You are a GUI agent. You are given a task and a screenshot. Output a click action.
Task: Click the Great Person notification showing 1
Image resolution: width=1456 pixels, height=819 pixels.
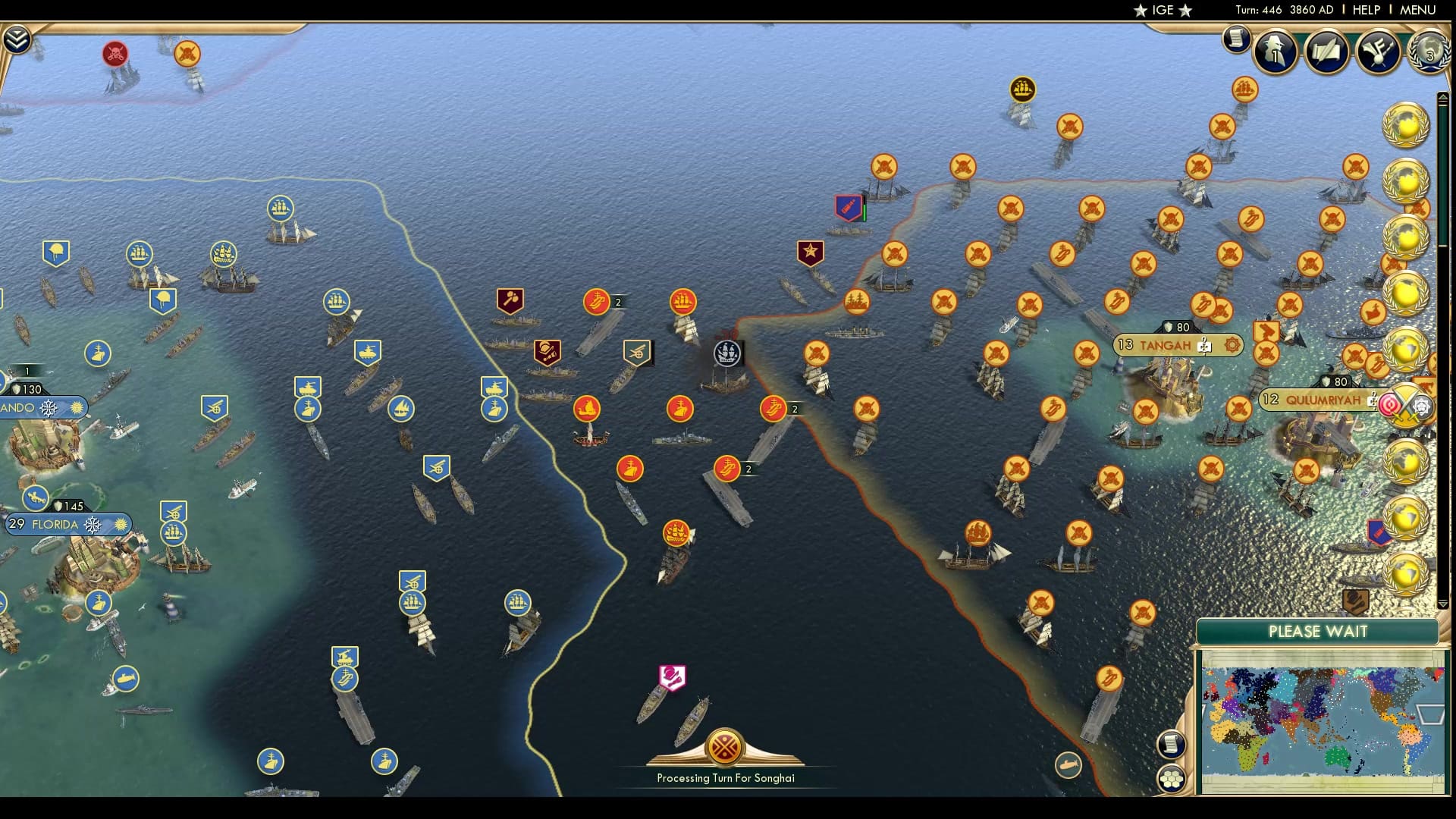[1274, 53]
